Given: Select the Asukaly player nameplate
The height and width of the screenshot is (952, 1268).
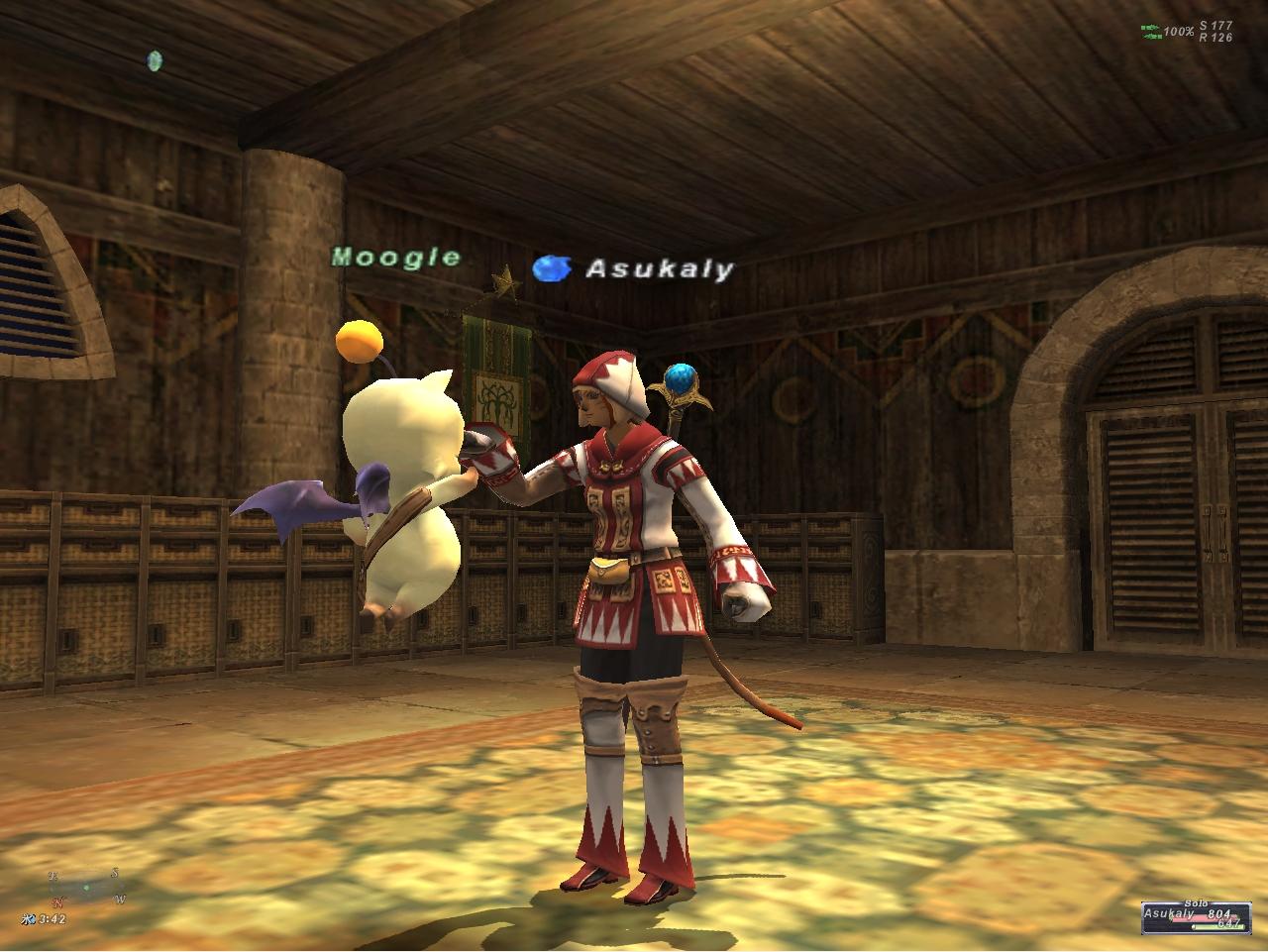Looking at the screenshot, I should pyautogui.click(x=659, y=268).
